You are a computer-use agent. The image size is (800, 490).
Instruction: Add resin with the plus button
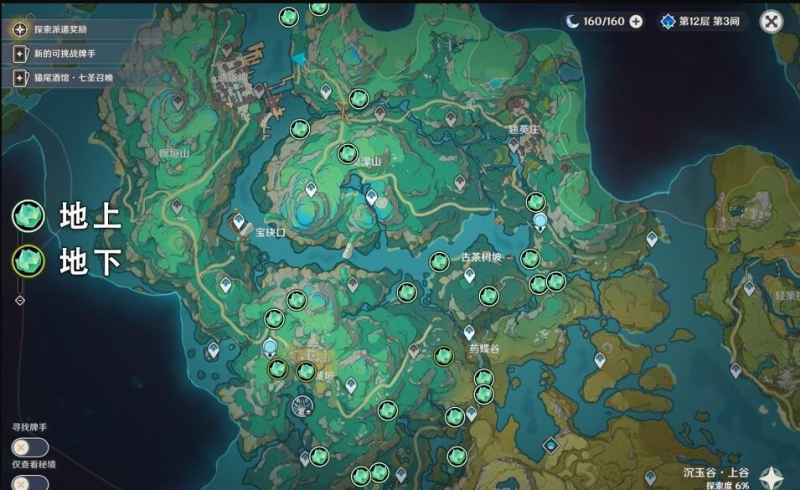635,21
